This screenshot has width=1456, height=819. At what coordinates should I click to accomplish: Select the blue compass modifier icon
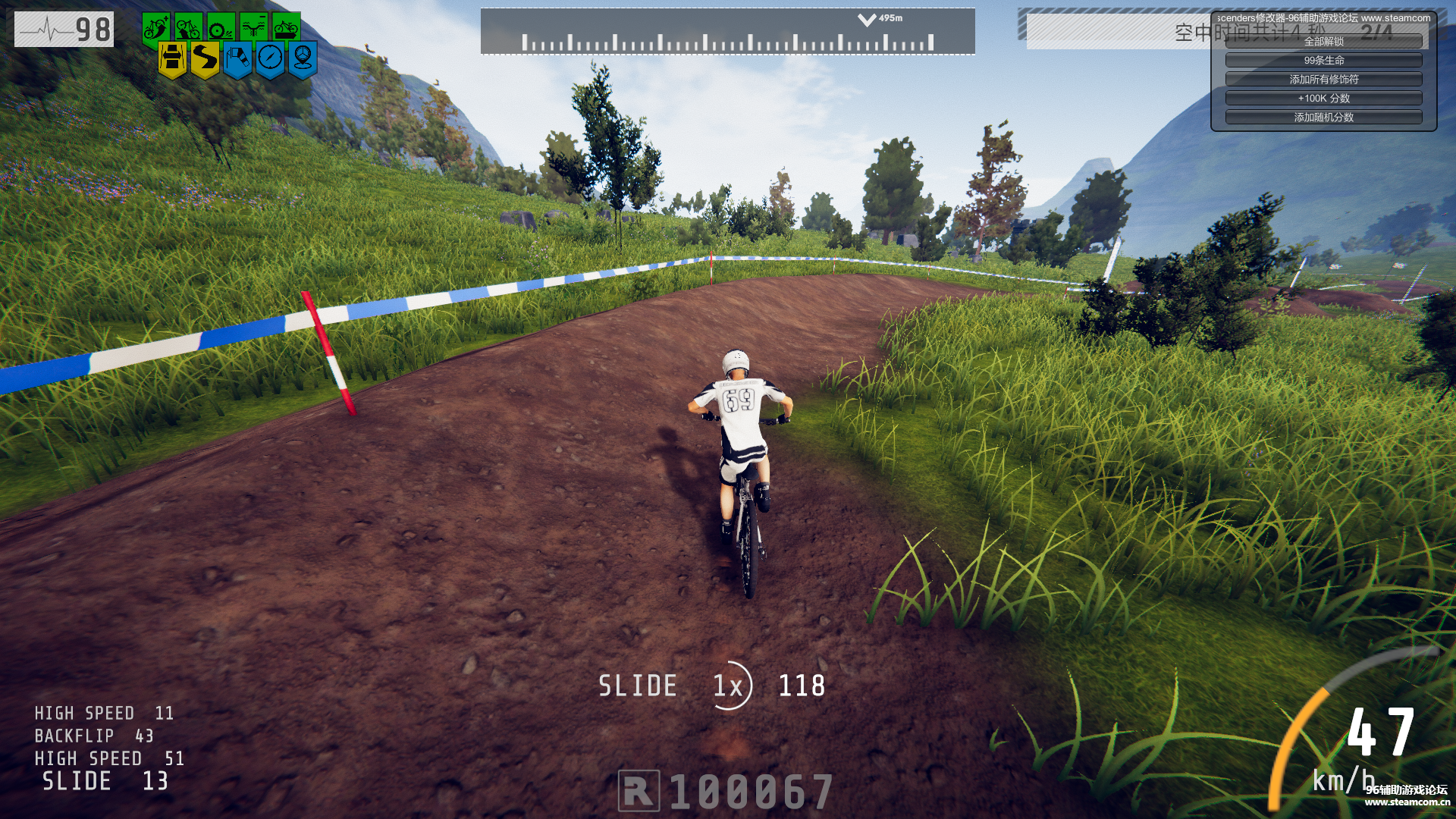click(x=270, y=58)
